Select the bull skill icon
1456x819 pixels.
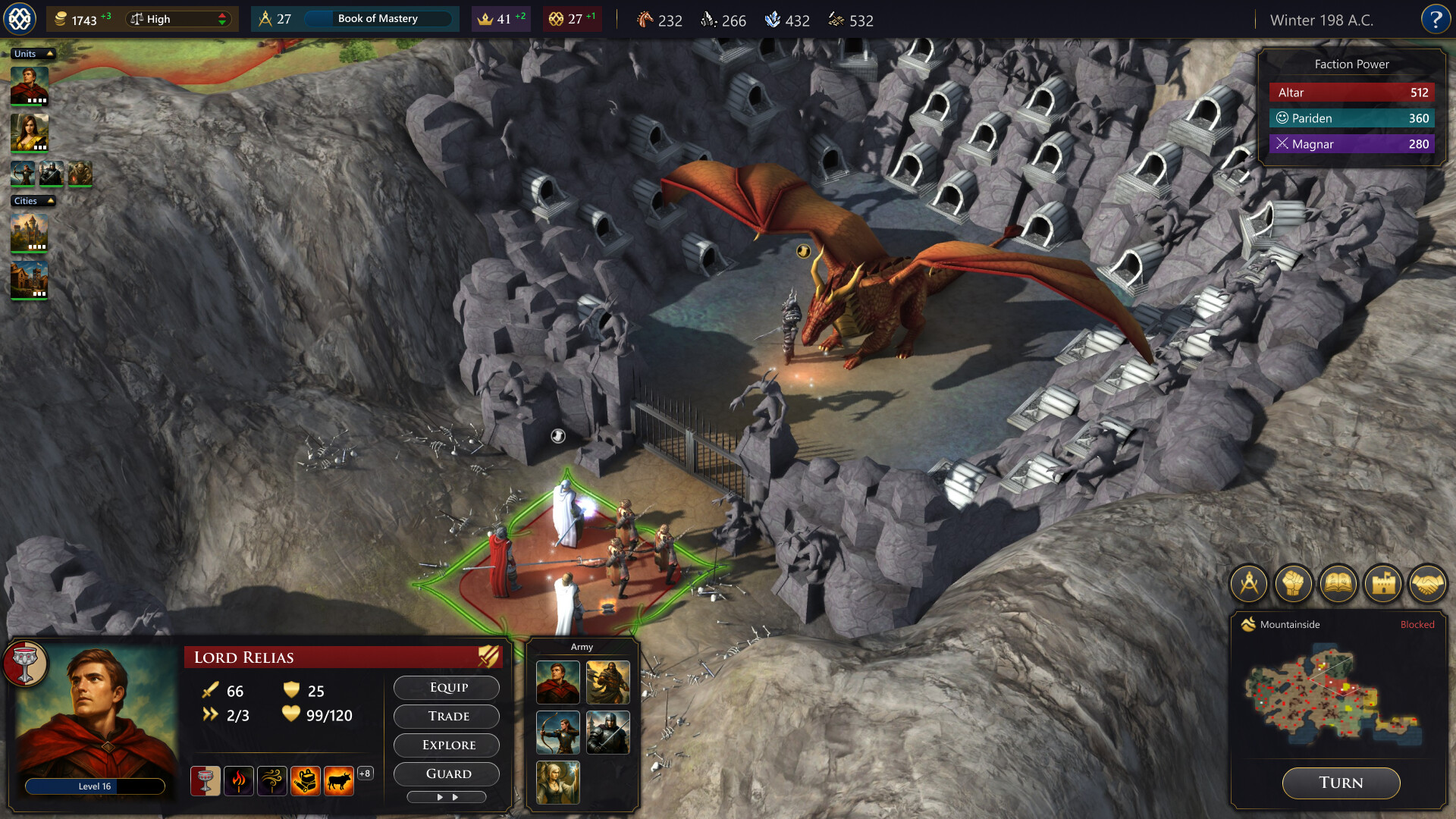(x=338, y=780)
